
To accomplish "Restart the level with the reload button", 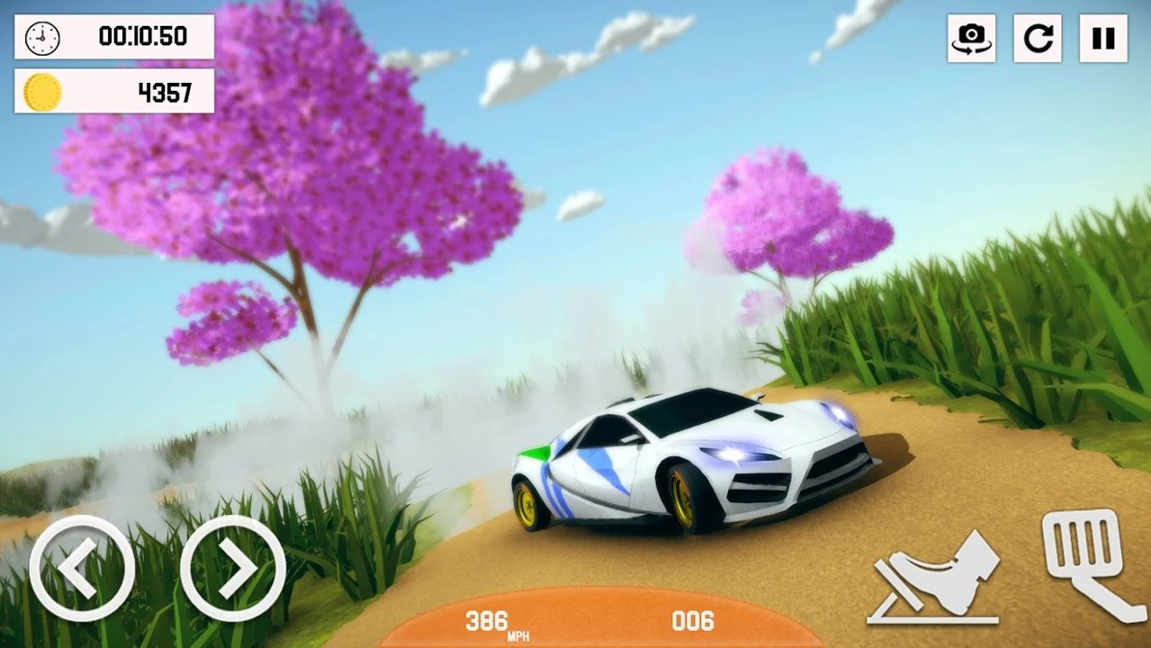I will pos(1037,39).
